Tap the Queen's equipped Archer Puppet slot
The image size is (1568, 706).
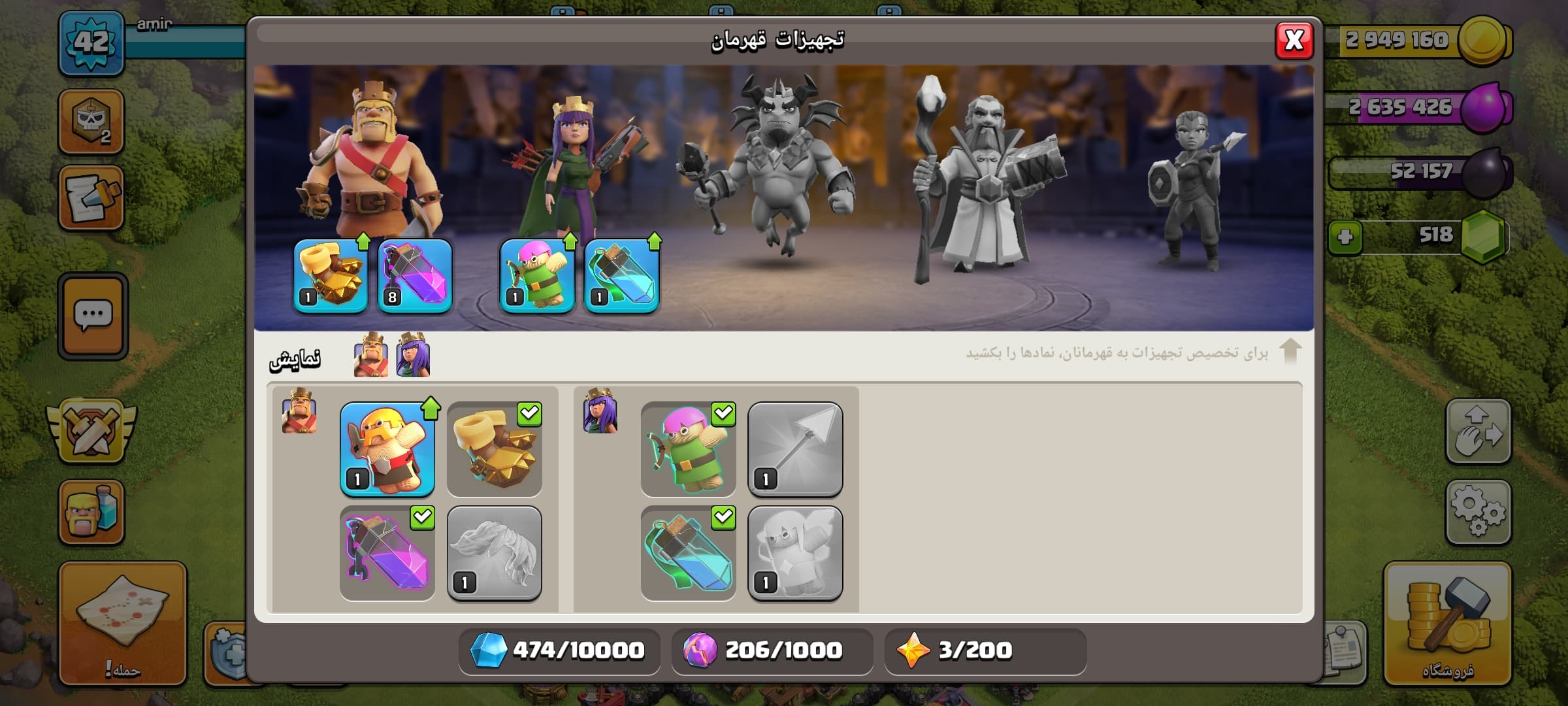click(537, 276)
